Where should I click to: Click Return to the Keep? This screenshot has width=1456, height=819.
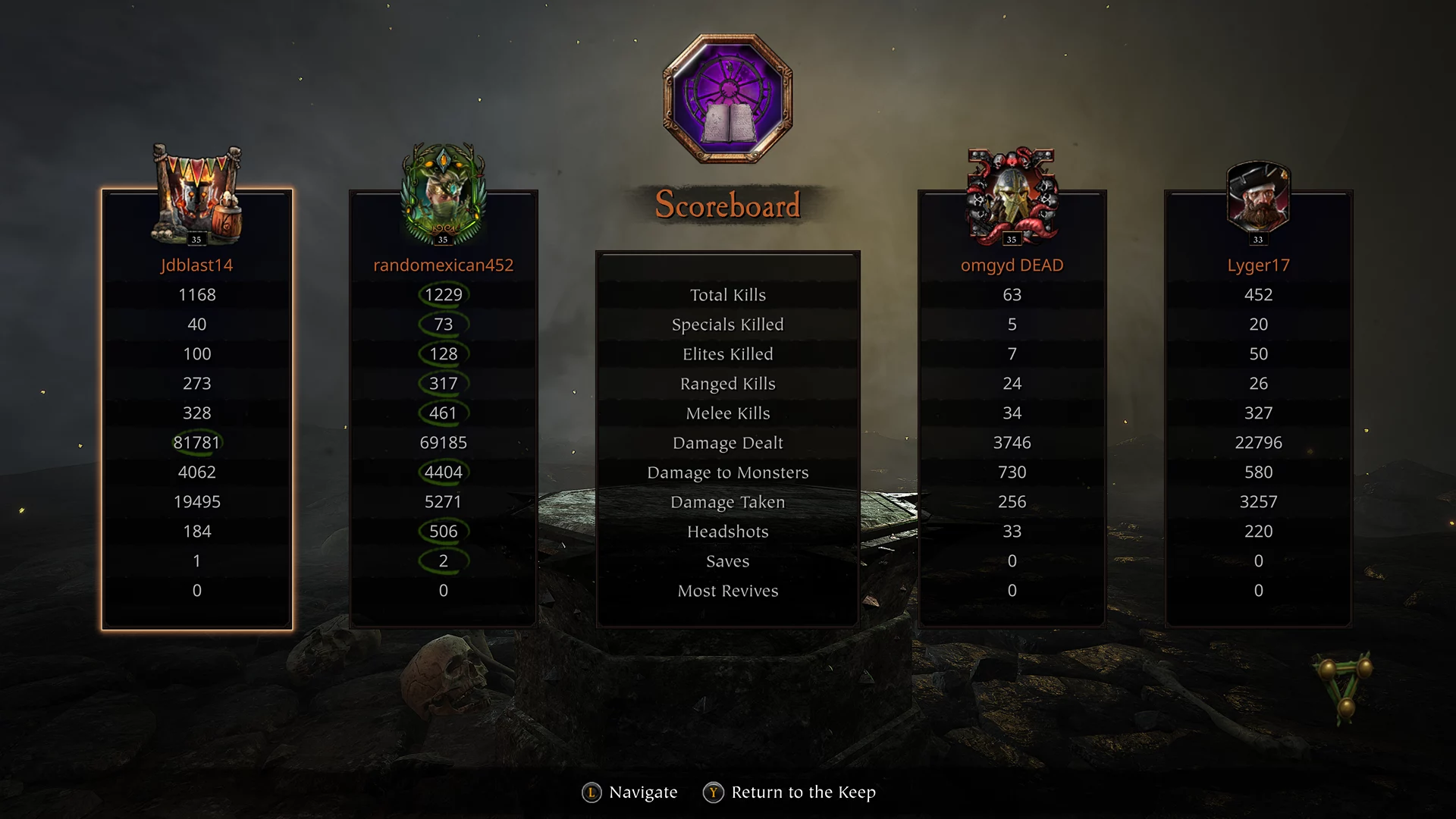802,792
